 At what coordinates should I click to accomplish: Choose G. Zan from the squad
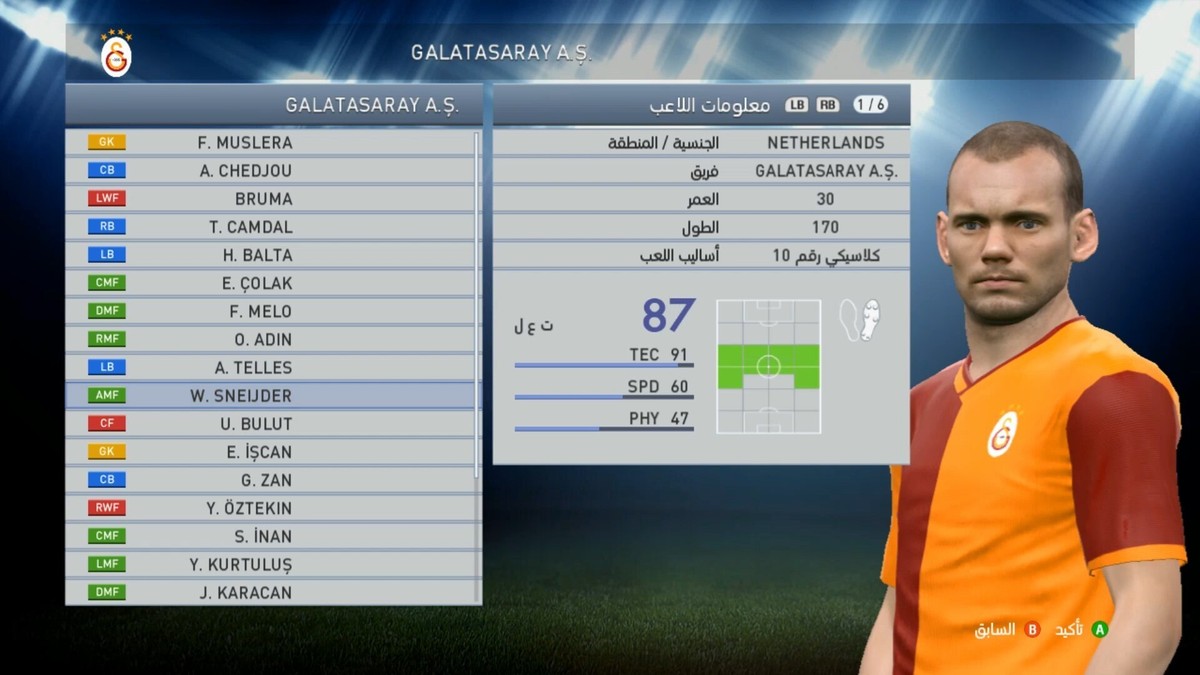[x=266, y=479]
